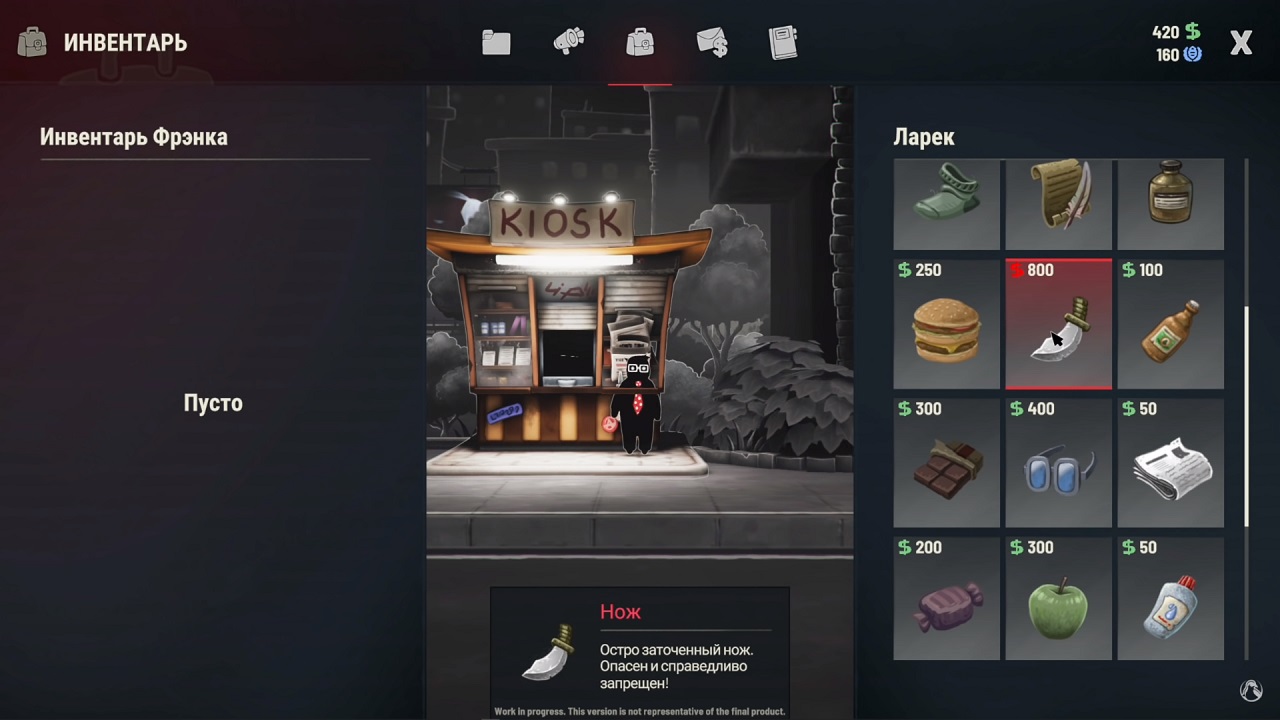Open the megaphone tab

(x=568, y=43)
